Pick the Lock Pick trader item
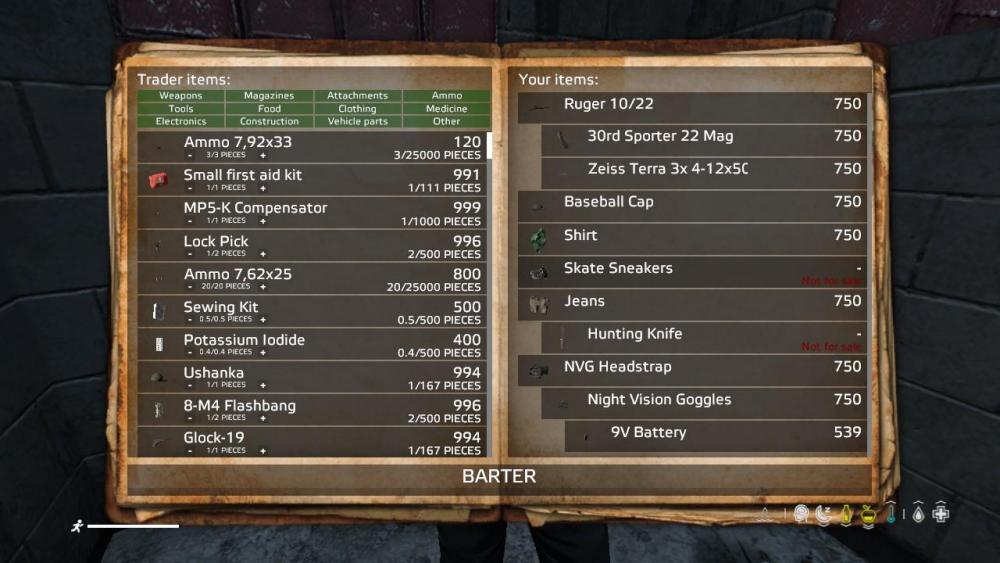Image resolution: width=1000 pixels, height=563 pixels. click(x=312, y=246)
